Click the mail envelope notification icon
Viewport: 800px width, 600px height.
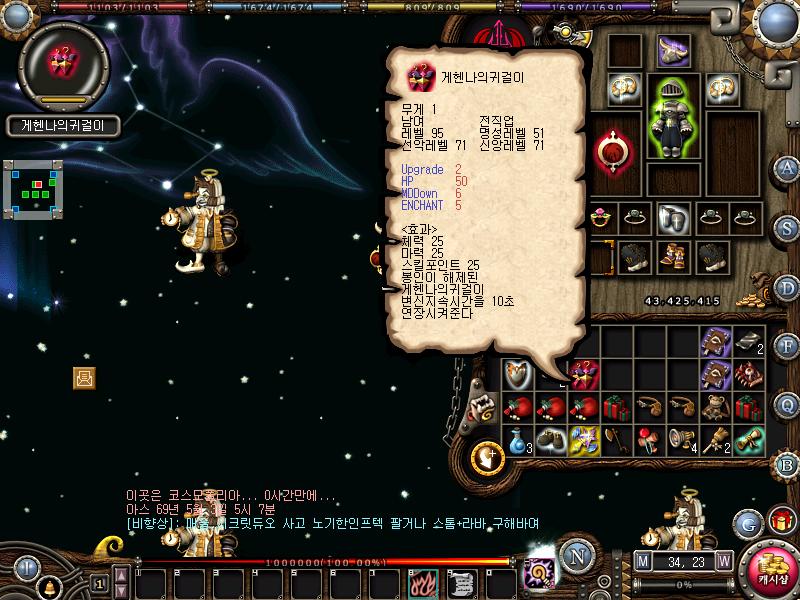click(84, 377)
